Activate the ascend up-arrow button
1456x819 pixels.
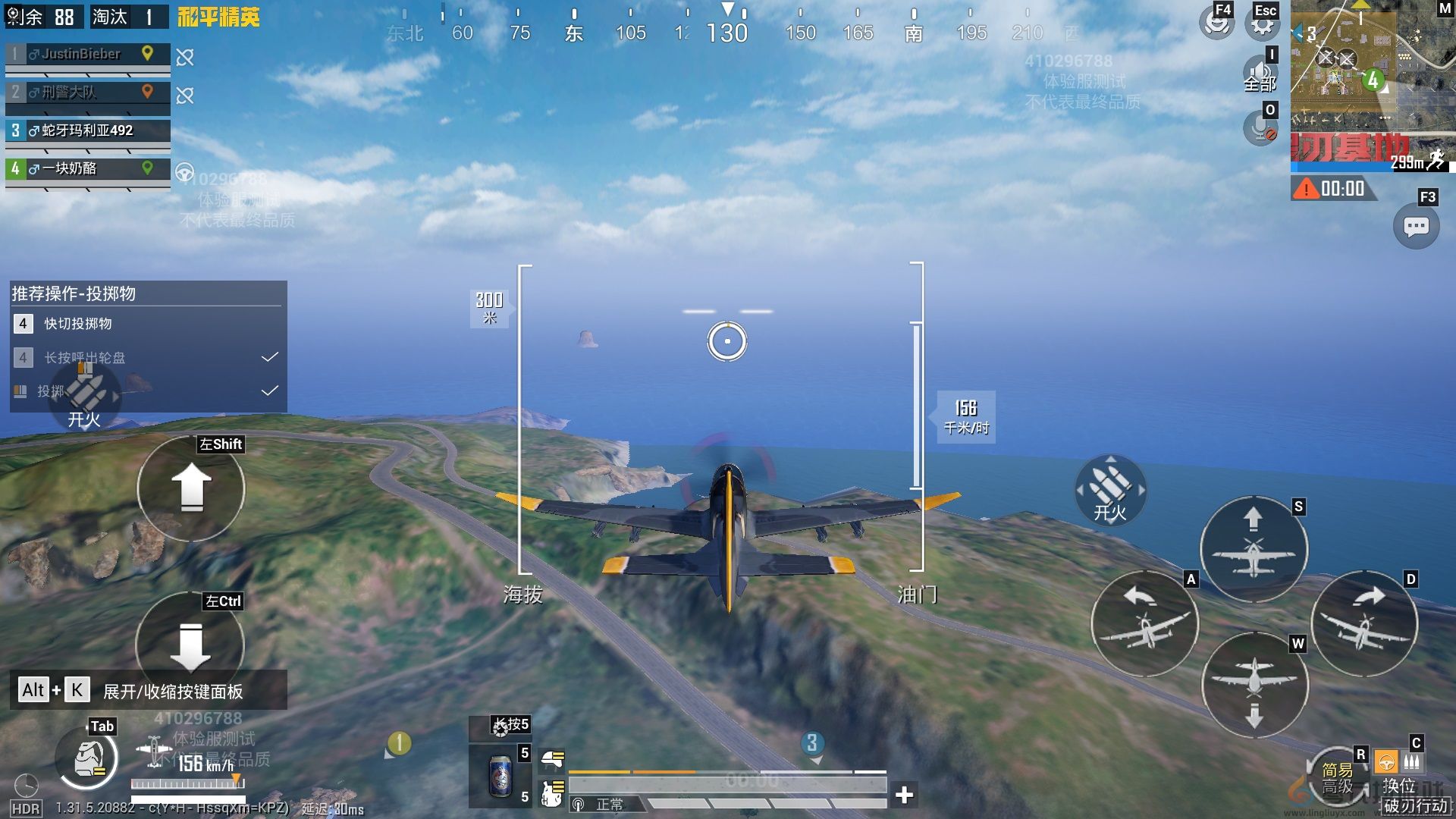pos(191,488)
